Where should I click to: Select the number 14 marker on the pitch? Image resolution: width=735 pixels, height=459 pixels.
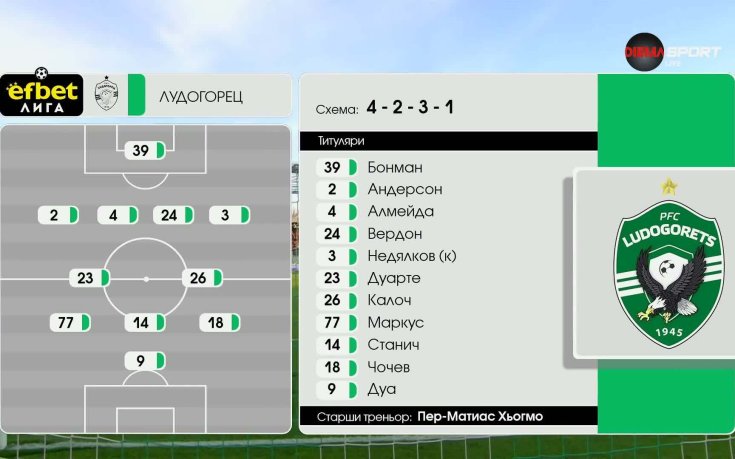(x=145, y=322)
